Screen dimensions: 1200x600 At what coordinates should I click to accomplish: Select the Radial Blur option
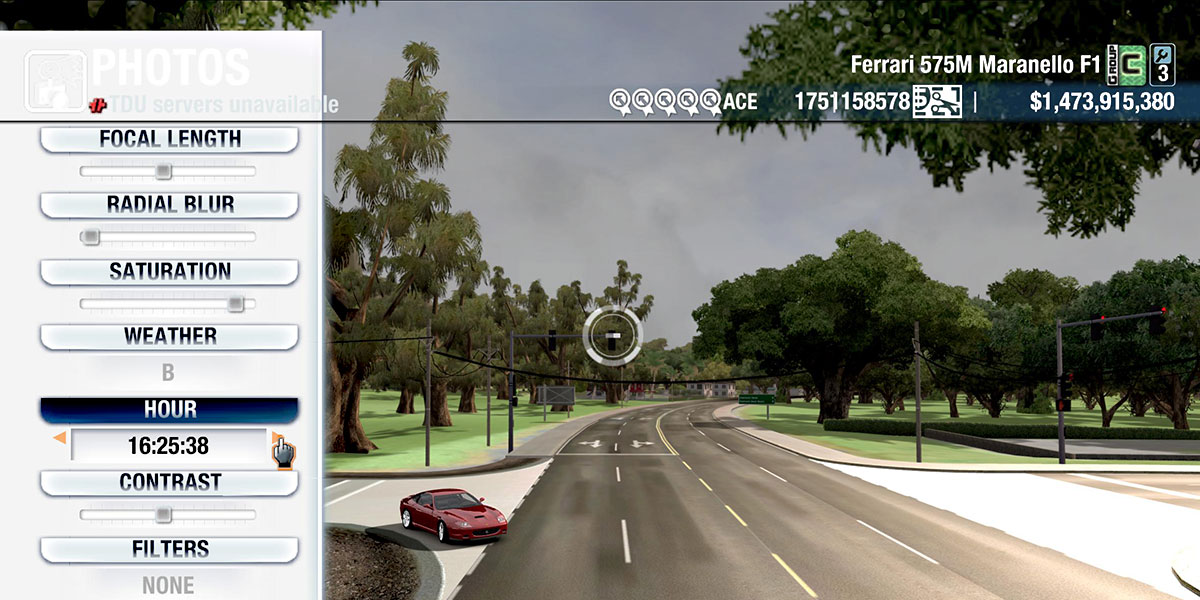[x=169, y=205]
